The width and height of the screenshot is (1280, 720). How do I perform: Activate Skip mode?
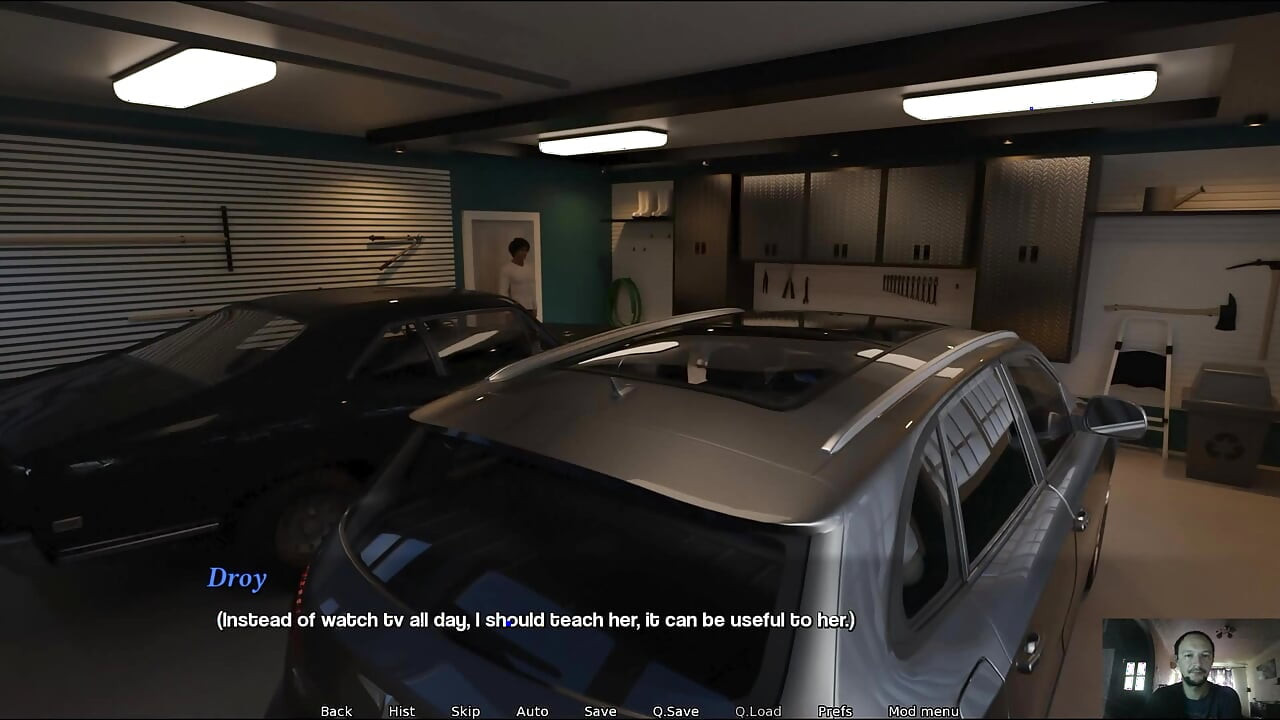tap(465, 711)
